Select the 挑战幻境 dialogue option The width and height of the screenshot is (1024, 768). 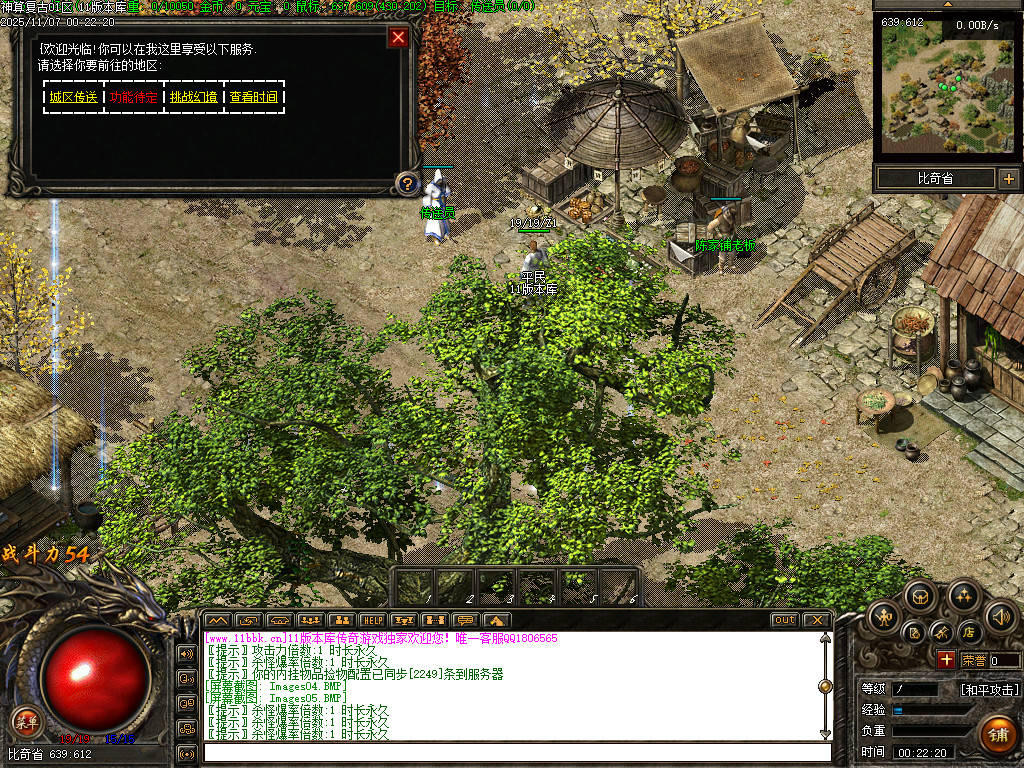click(194, 97)
